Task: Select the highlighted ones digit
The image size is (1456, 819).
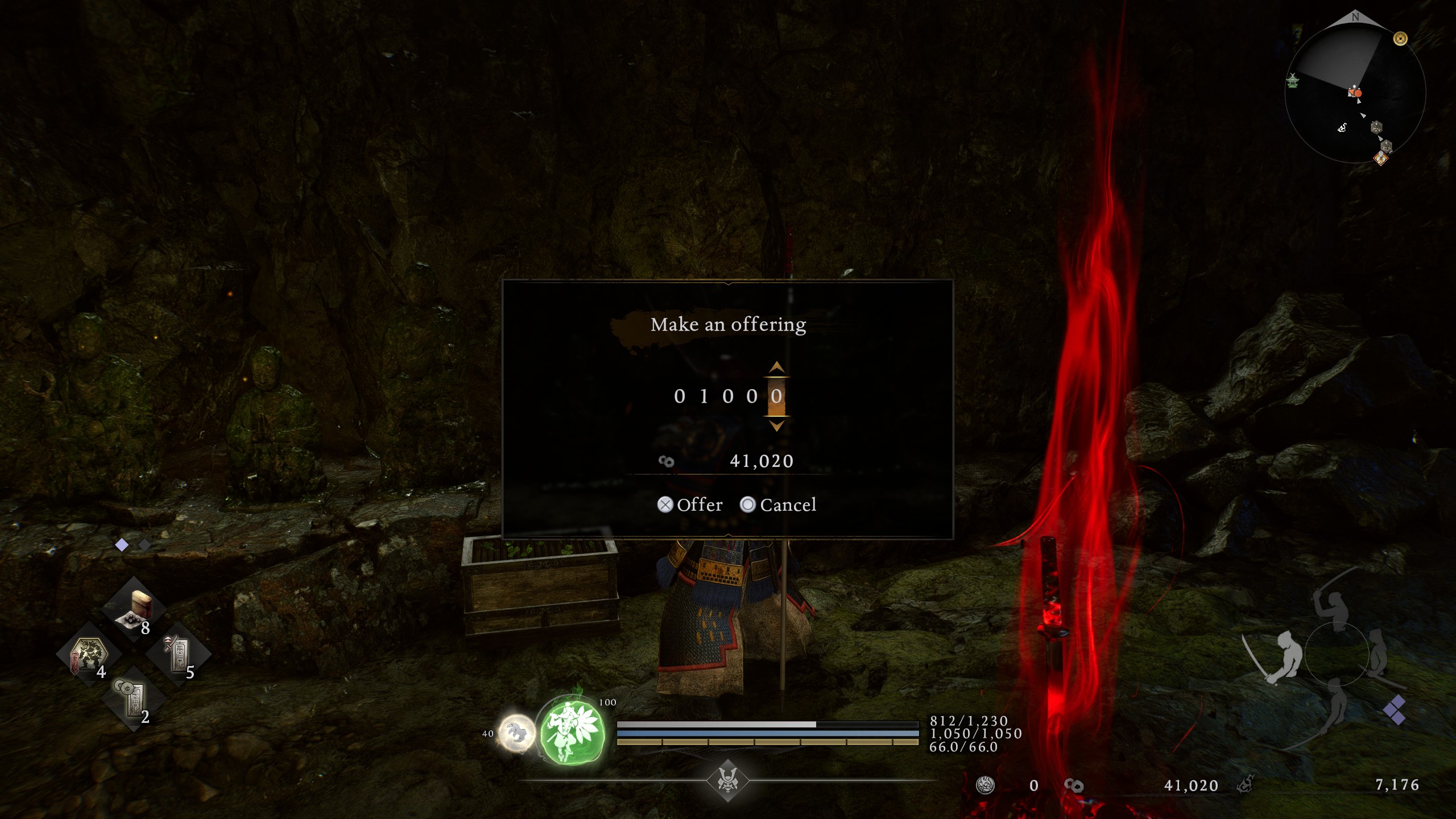Action: (x=776, y=396)
